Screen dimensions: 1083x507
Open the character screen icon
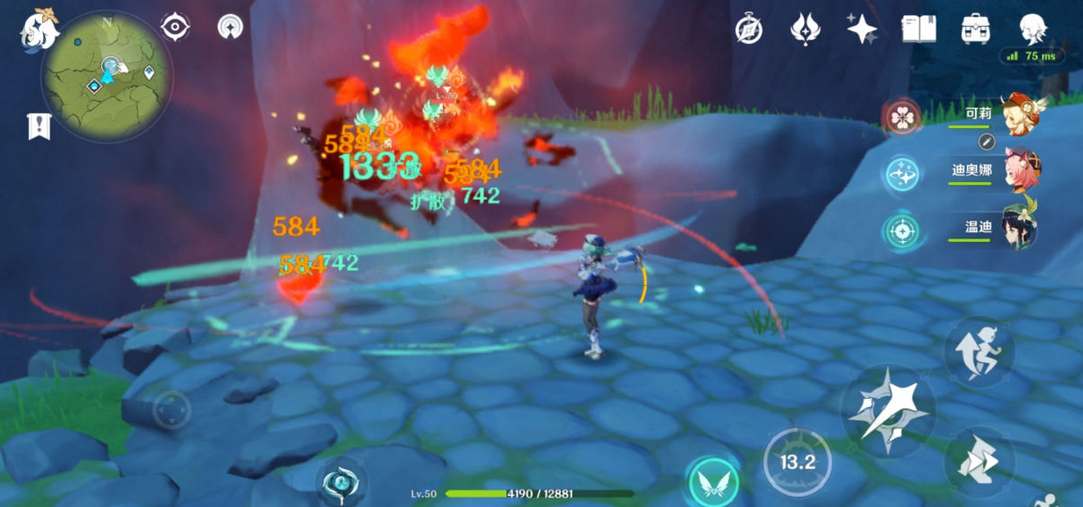pos(1033,29)
